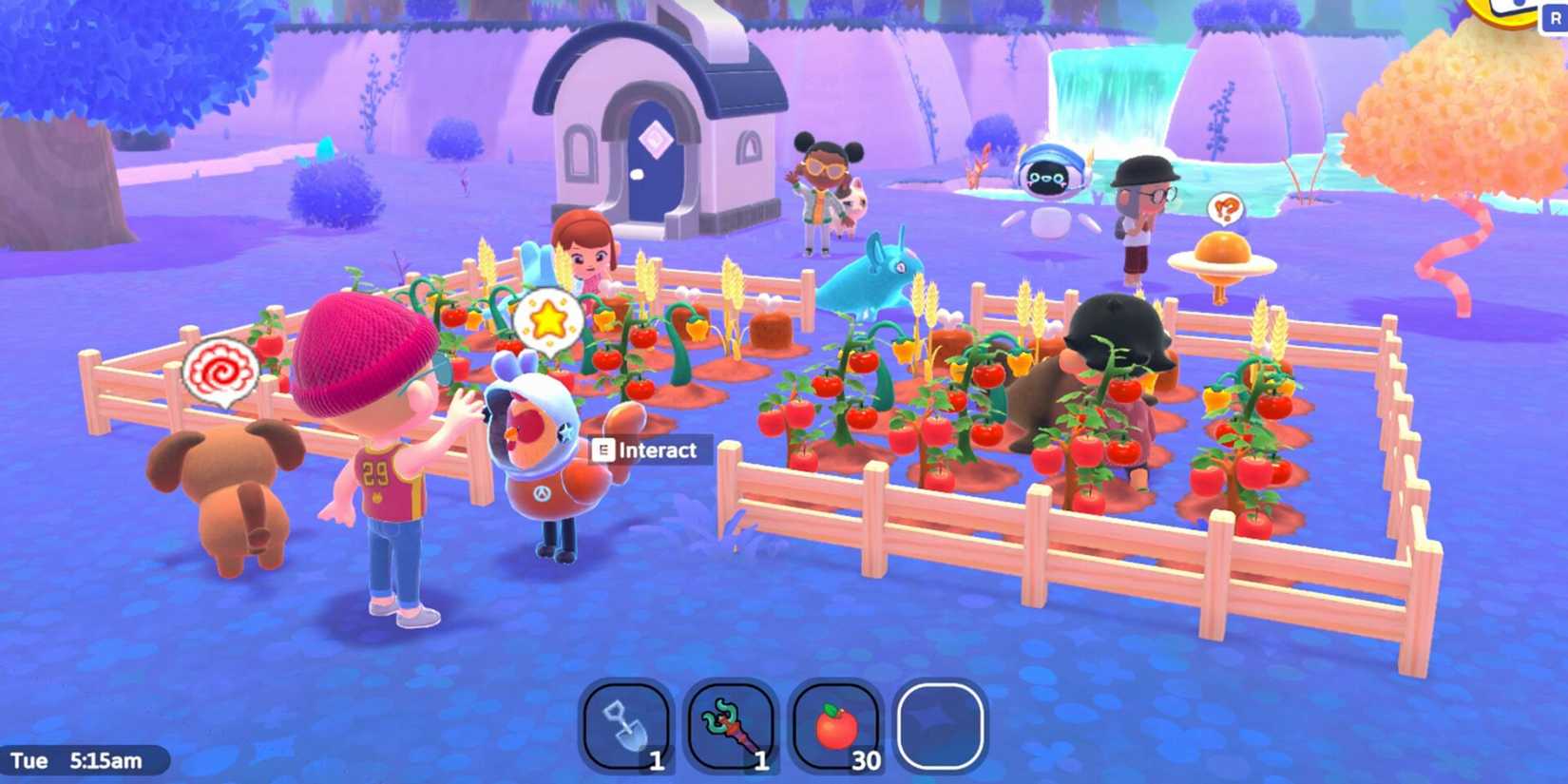The height and width of the screenshot is (784, 1568).
Task: Select the blue rabbit creature in the garden
Action: [x=874, y=276]
